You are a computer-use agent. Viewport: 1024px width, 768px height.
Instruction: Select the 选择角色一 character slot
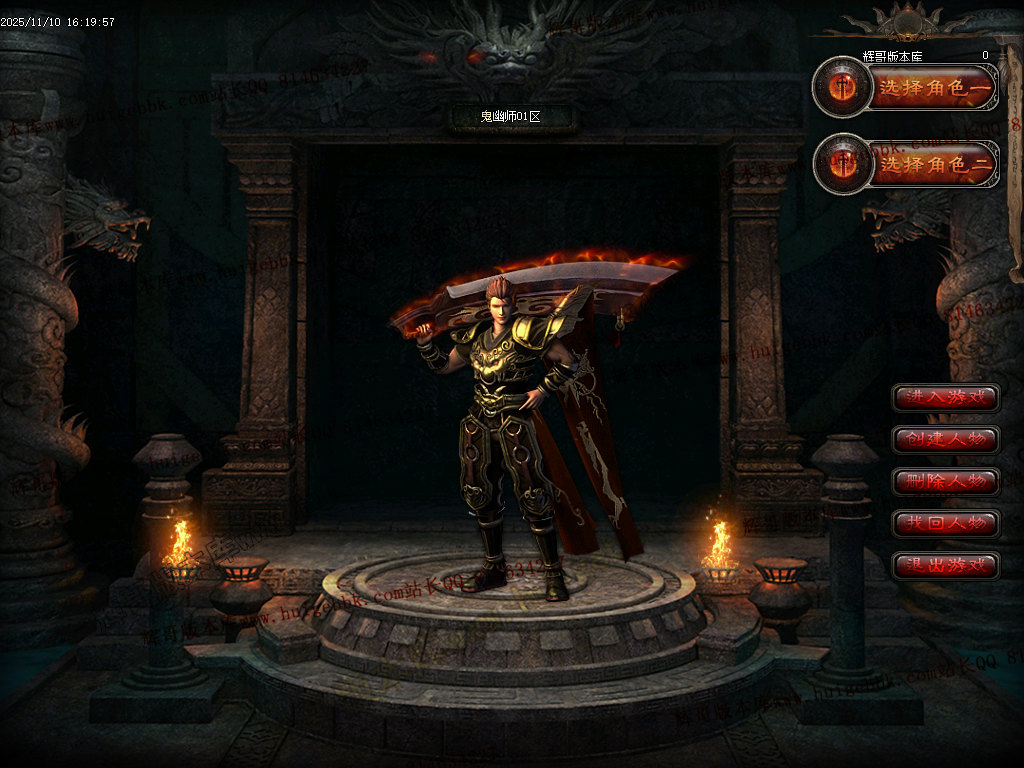tap(935, 90)
